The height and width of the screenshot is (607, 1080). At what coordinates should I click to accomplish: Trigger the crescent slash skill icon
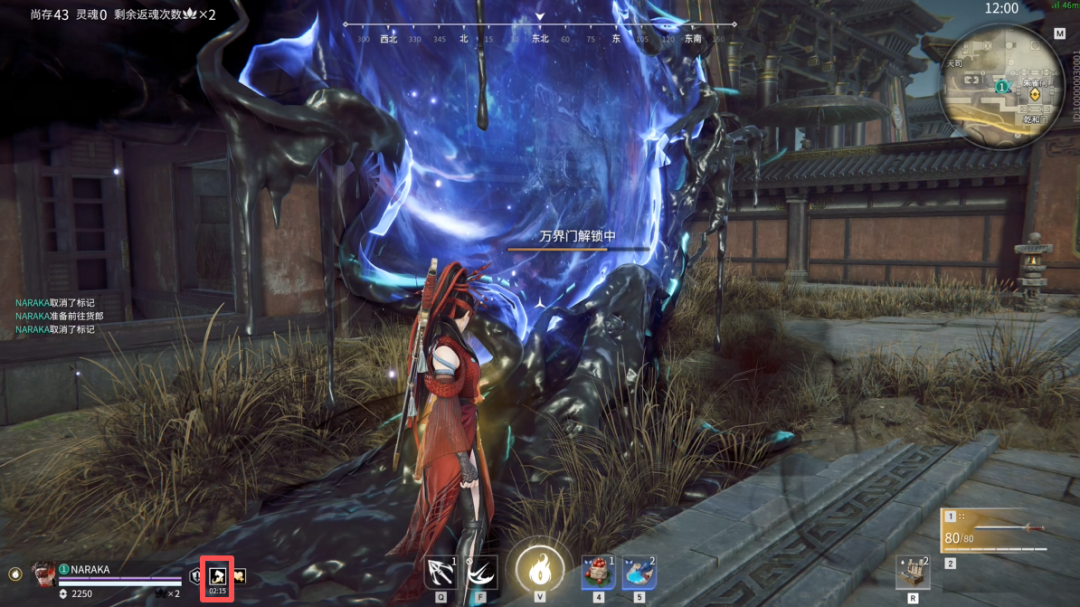click(482, 572)
